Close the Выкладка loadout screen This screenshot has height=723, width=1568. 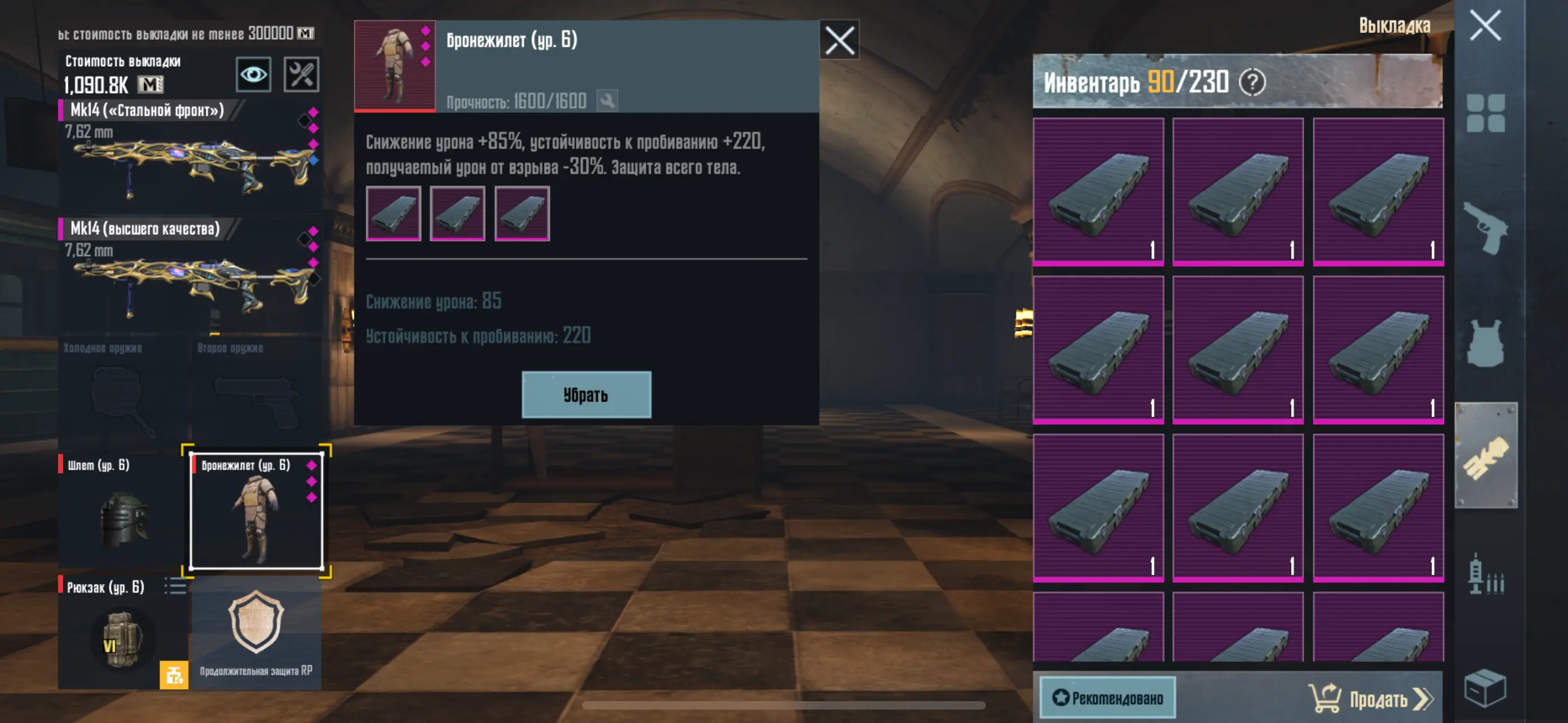tap(1484, 26)
